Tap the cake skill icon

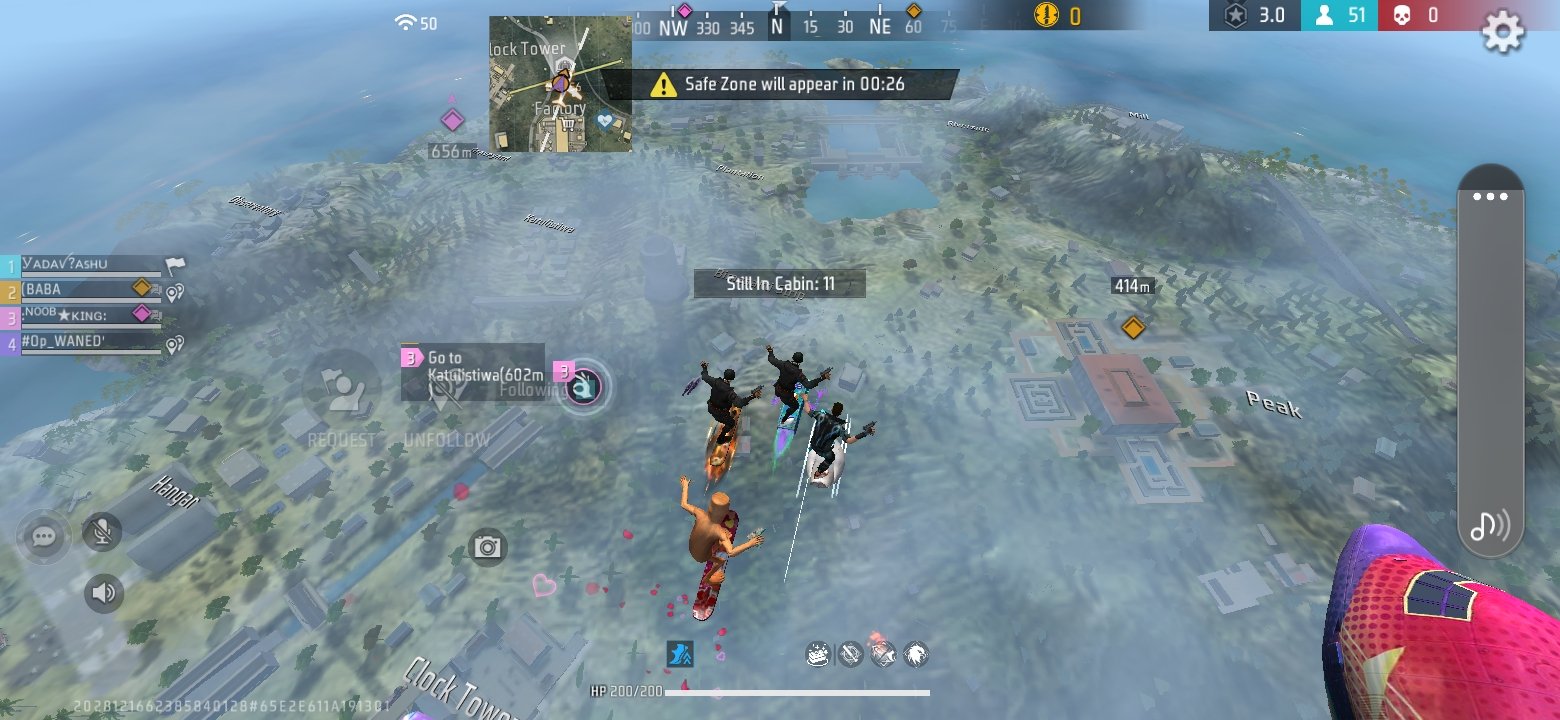click(818, 655)
